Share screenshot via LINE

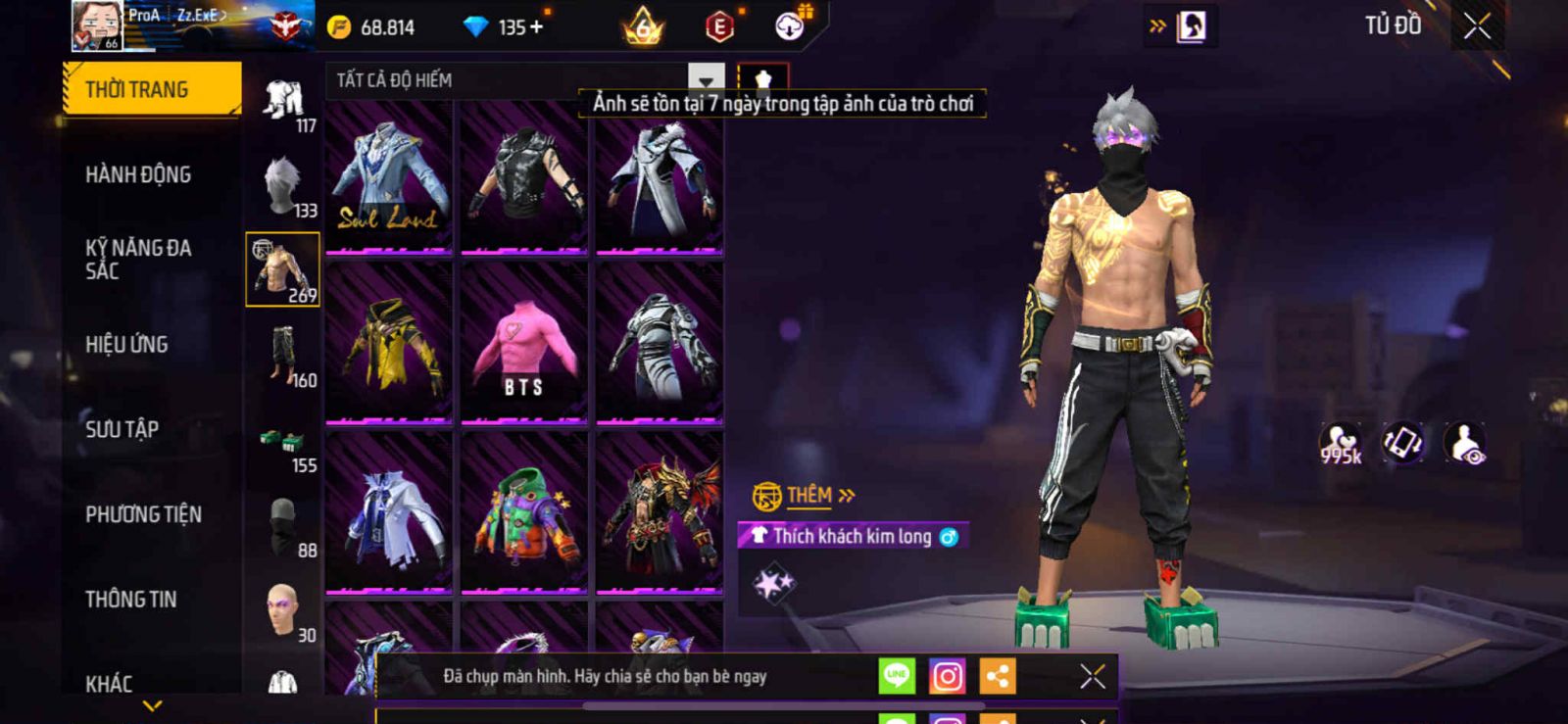896,676
